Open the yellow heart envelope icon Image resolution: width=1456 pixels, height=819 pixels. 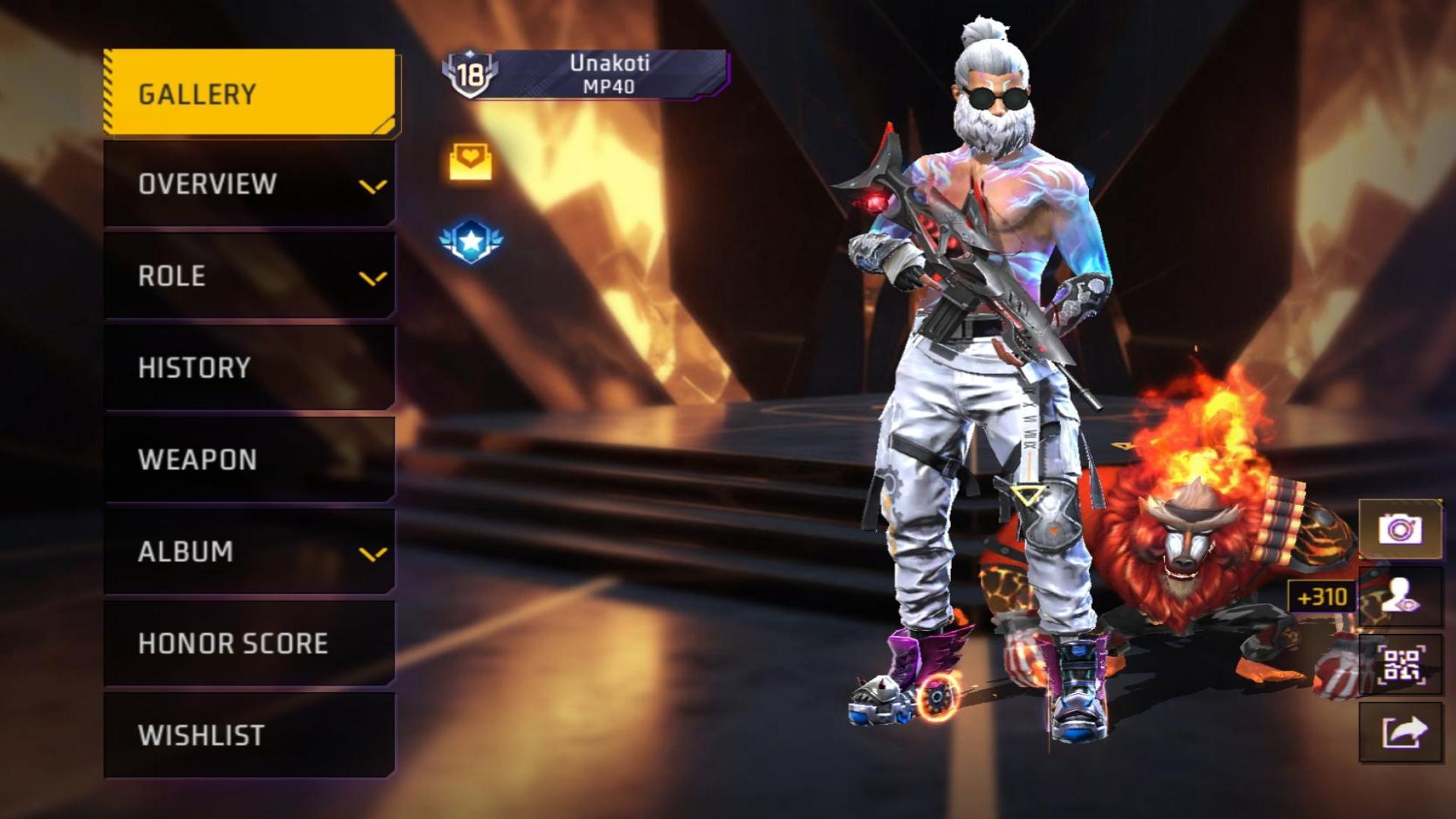pos(470,161)
